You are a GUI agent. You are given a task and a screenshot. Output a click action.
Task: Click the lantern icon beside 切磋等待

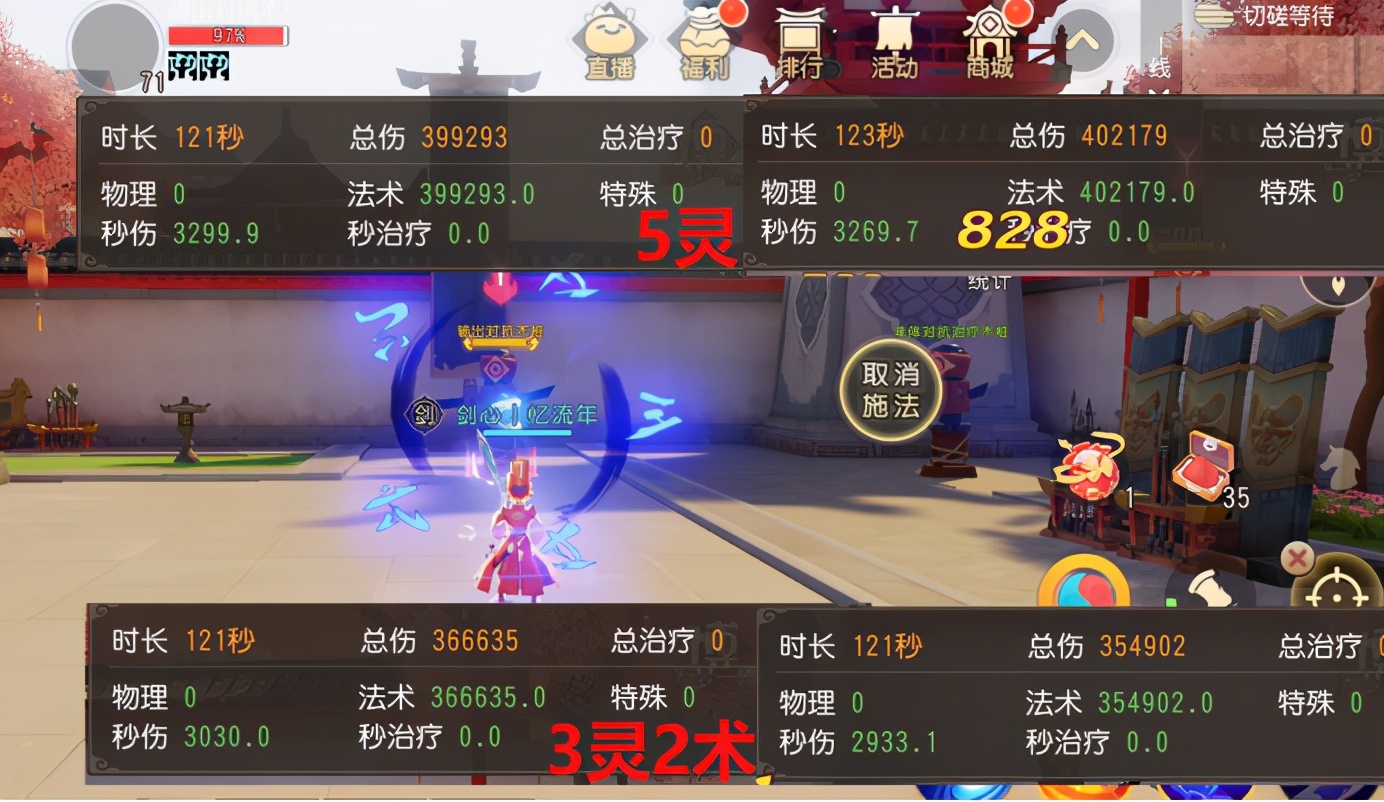click(1211, 18)
